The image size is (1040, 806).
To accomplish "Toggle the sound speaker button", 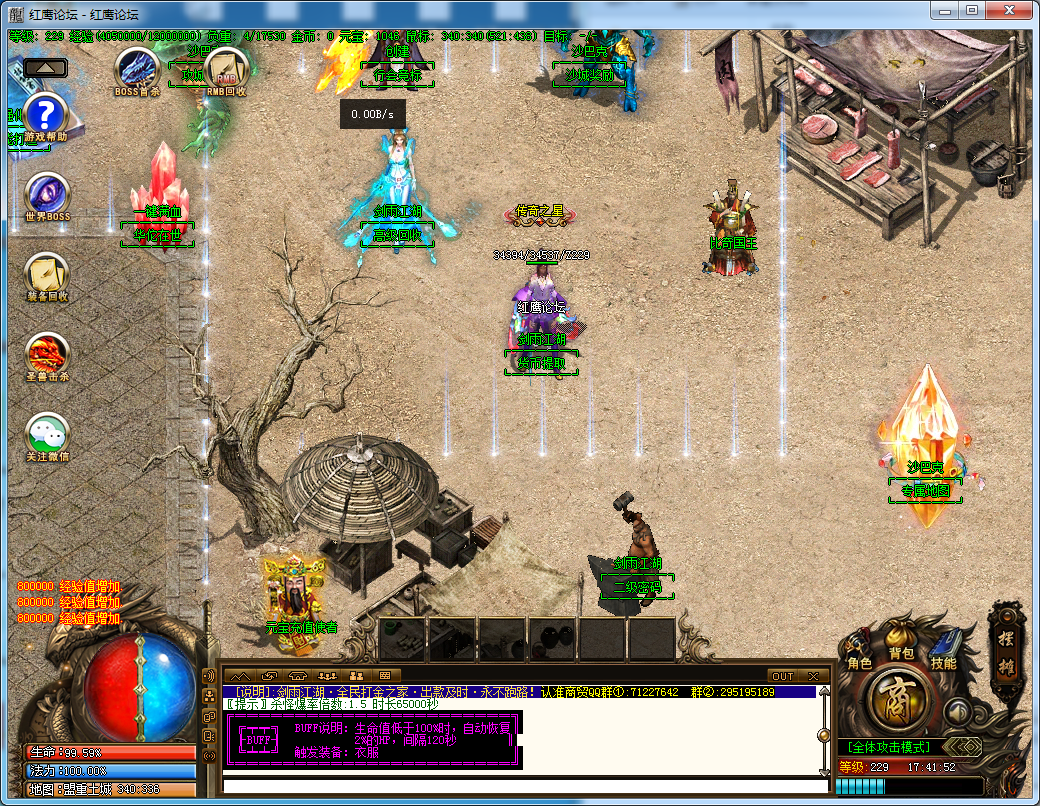I will click(x=958, y=712).
